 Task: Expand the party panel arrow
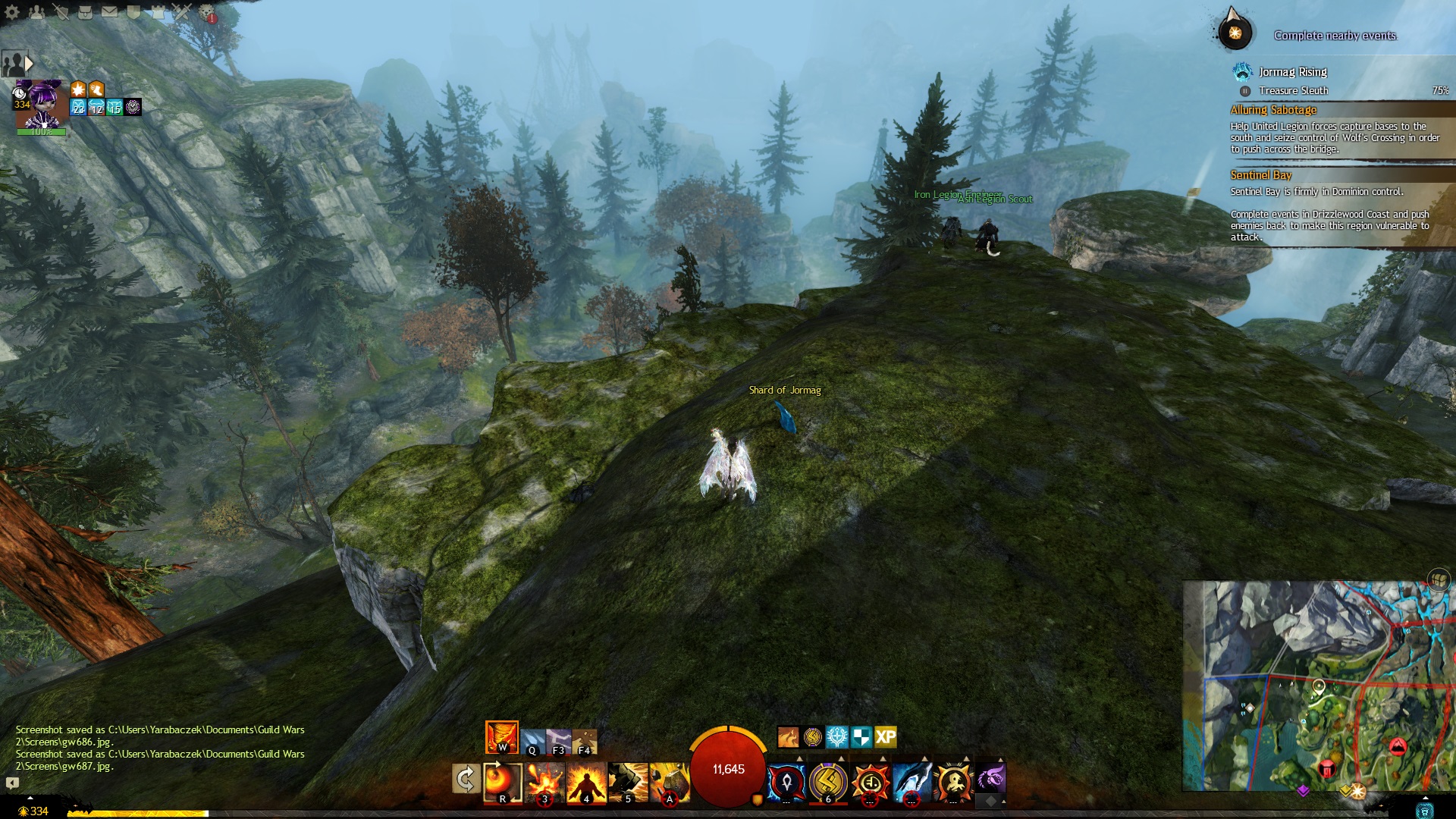tap(30, 63)
